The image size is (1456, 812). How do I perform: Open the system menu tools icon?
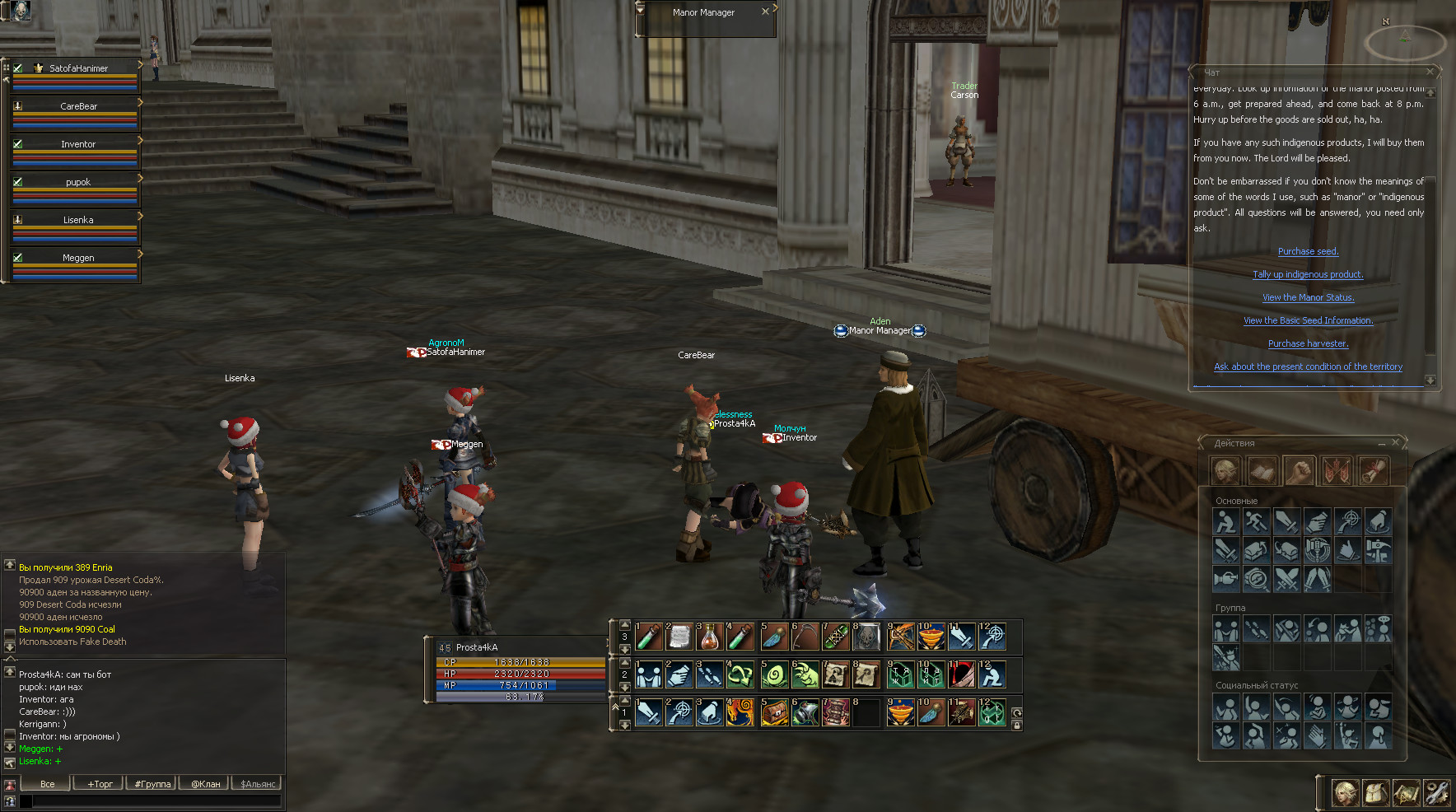(1436, 793)
